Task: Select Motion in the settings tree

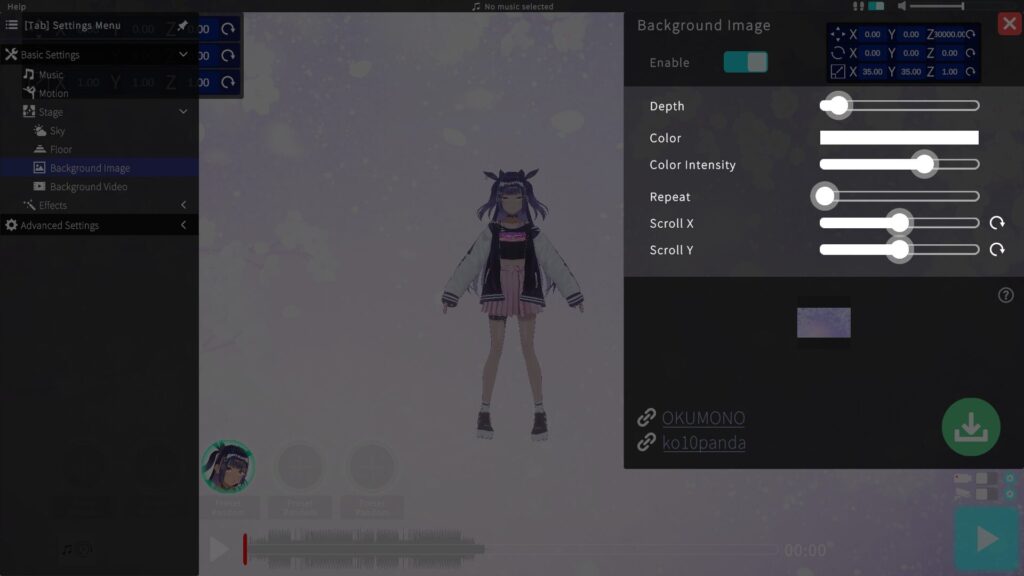Action: point(53,93)
